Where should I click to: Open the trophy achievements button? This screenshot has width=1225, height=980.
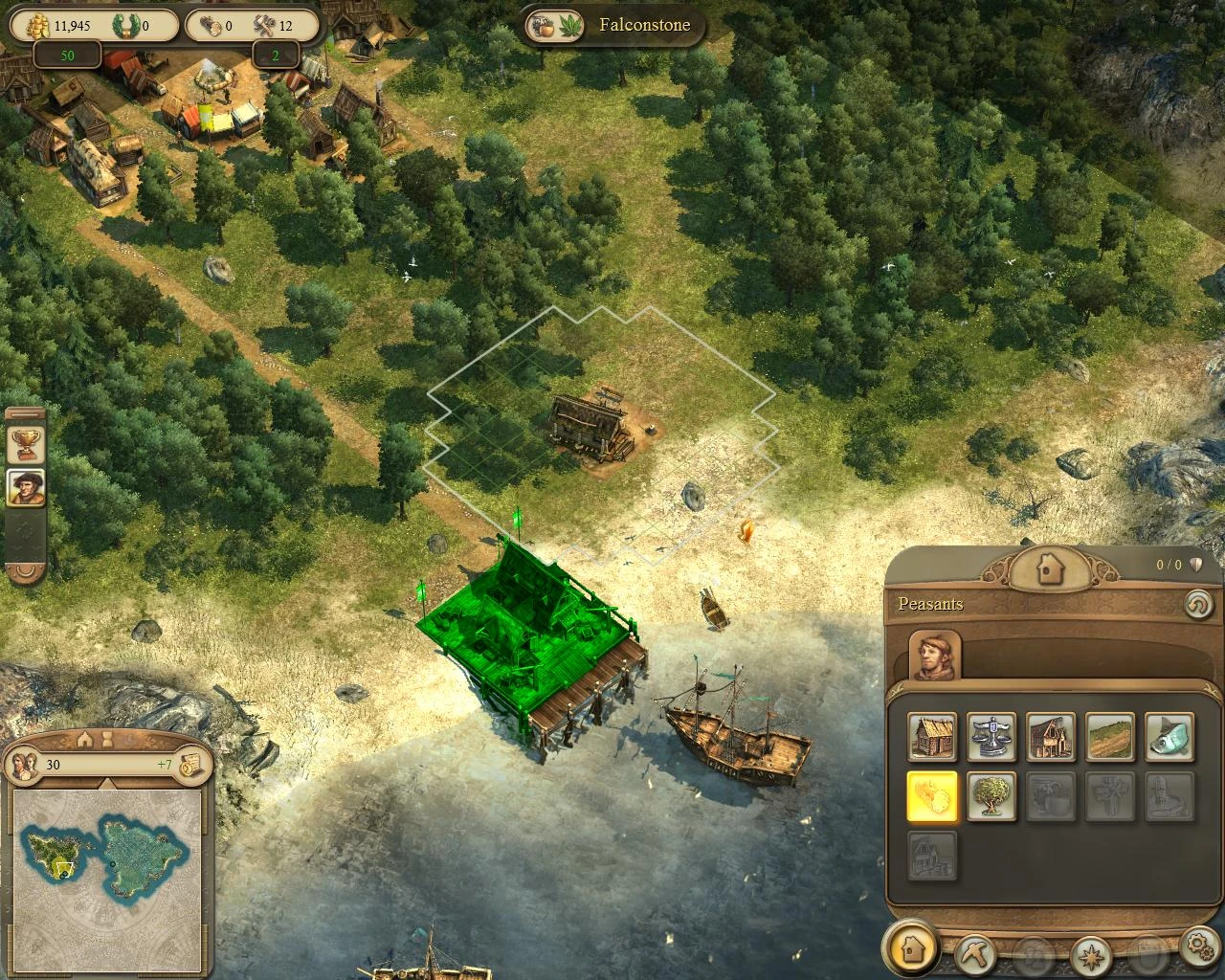click(x=25, y=443)
